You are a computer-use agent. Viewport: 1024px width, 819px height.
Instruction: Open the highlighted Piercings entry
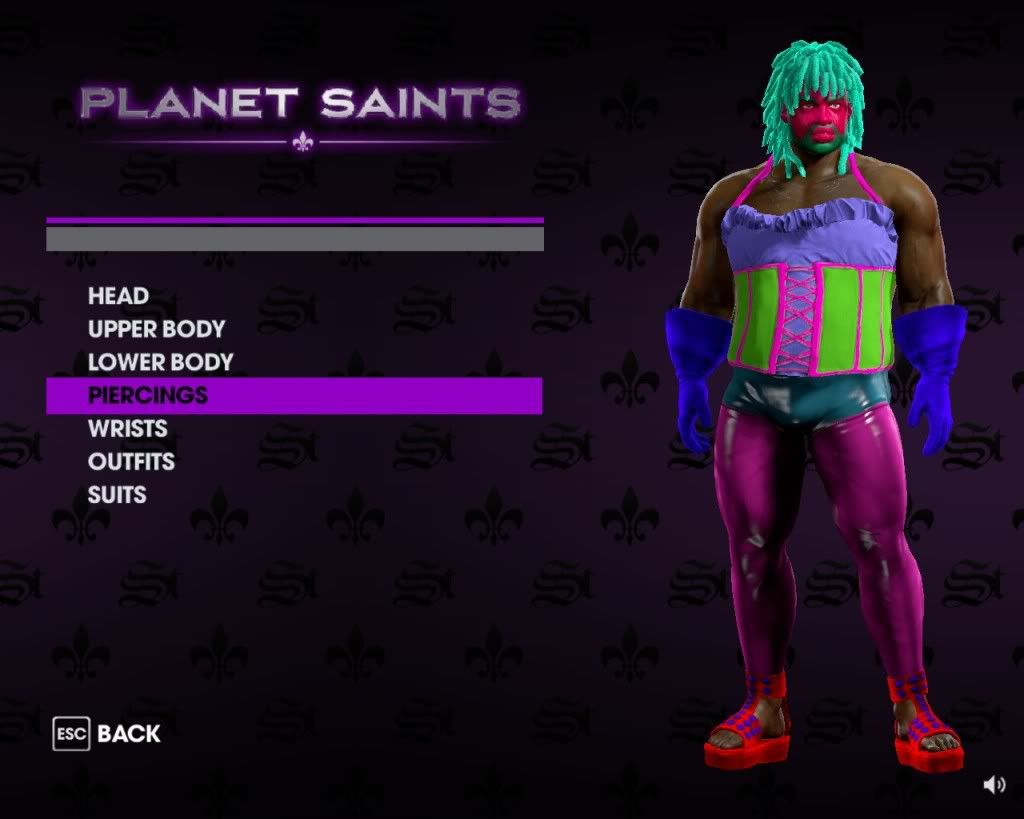point(148,395)
